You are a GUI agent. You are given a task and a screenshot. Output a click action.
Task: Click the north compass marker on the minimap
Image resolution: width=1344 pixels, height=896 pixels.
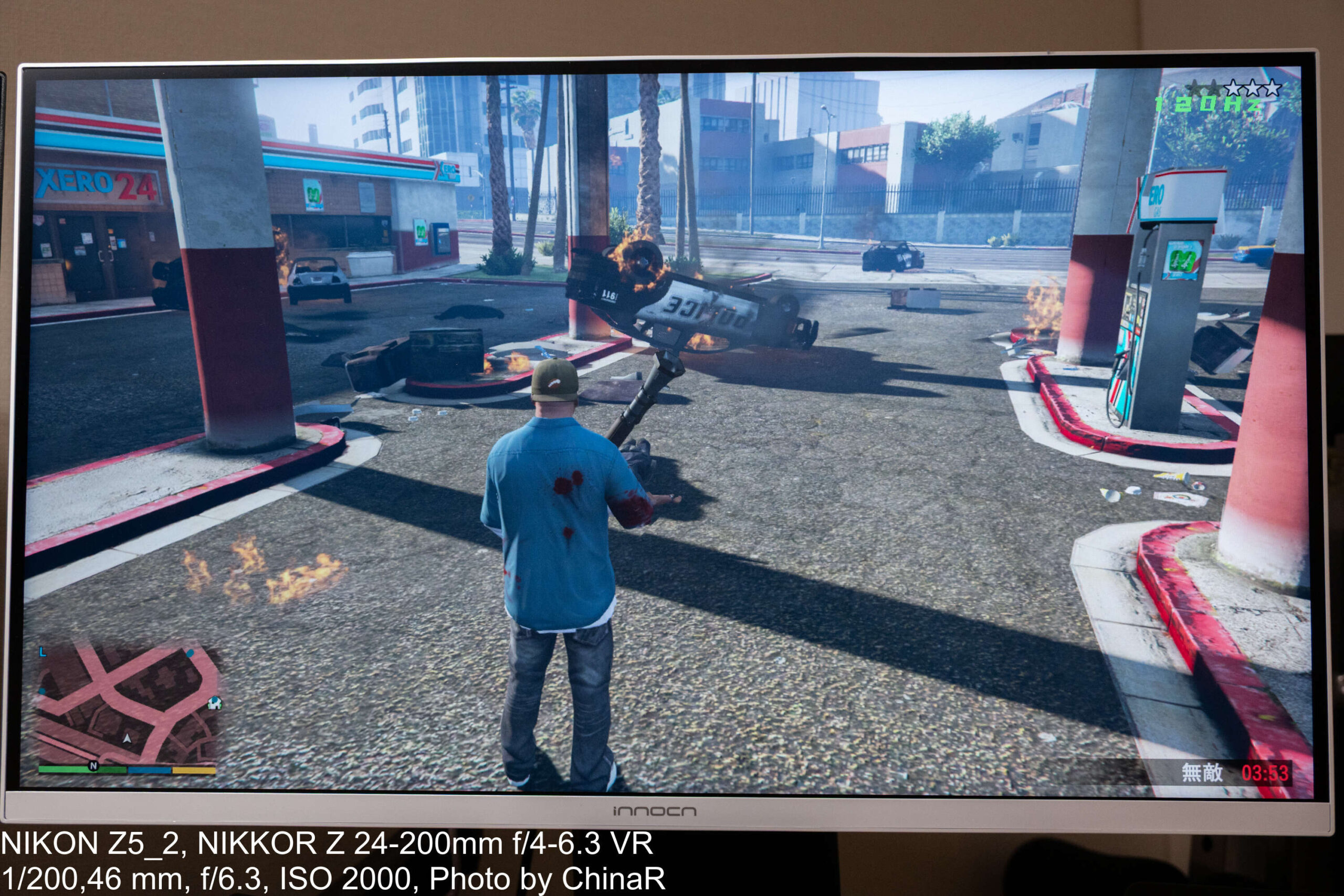[93, 766]
